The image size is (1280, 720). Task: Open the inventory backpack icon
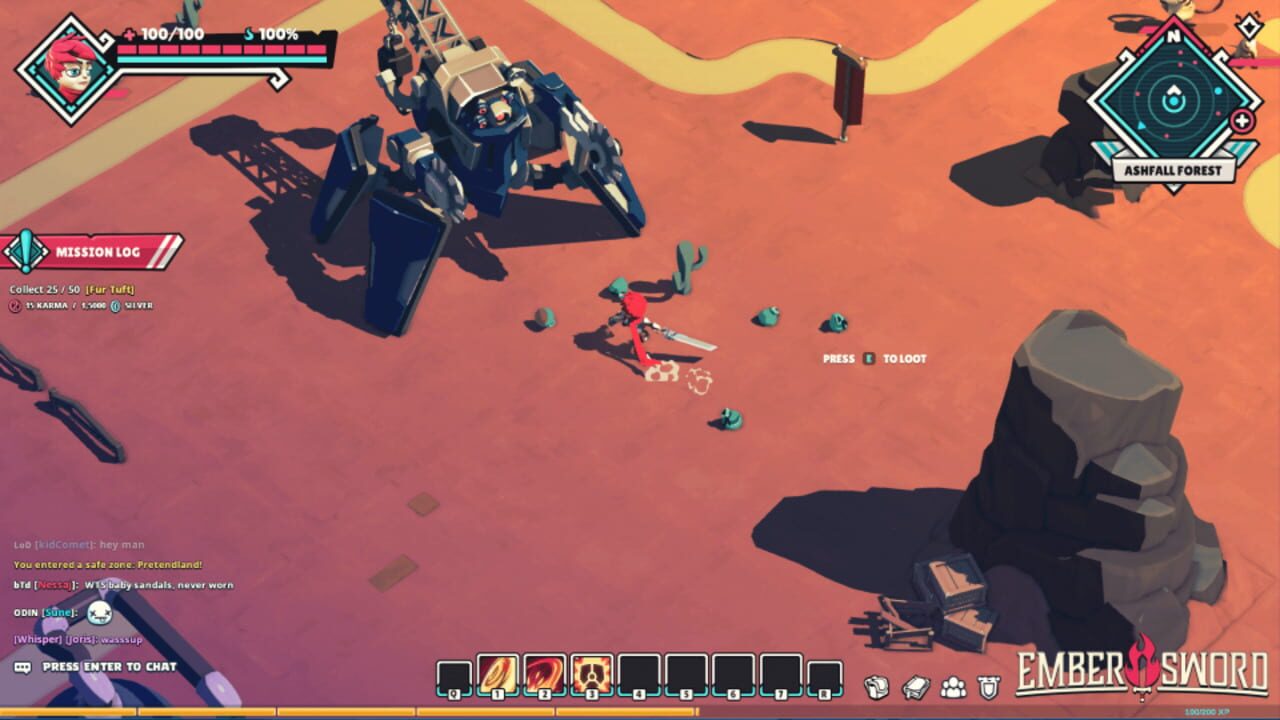875,684
